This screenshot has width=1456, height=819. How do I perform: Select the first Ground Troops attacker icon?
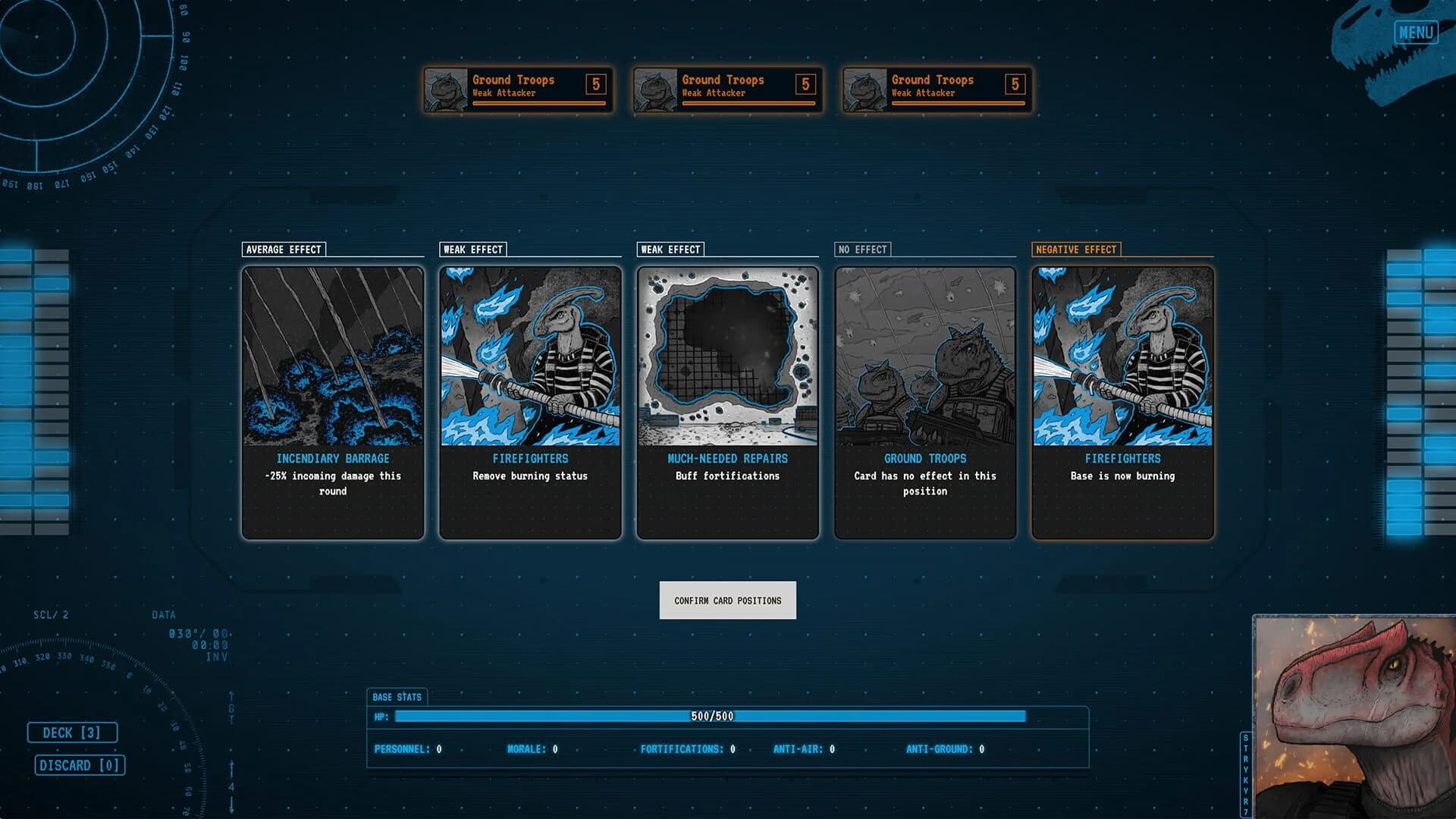(445, 89)
